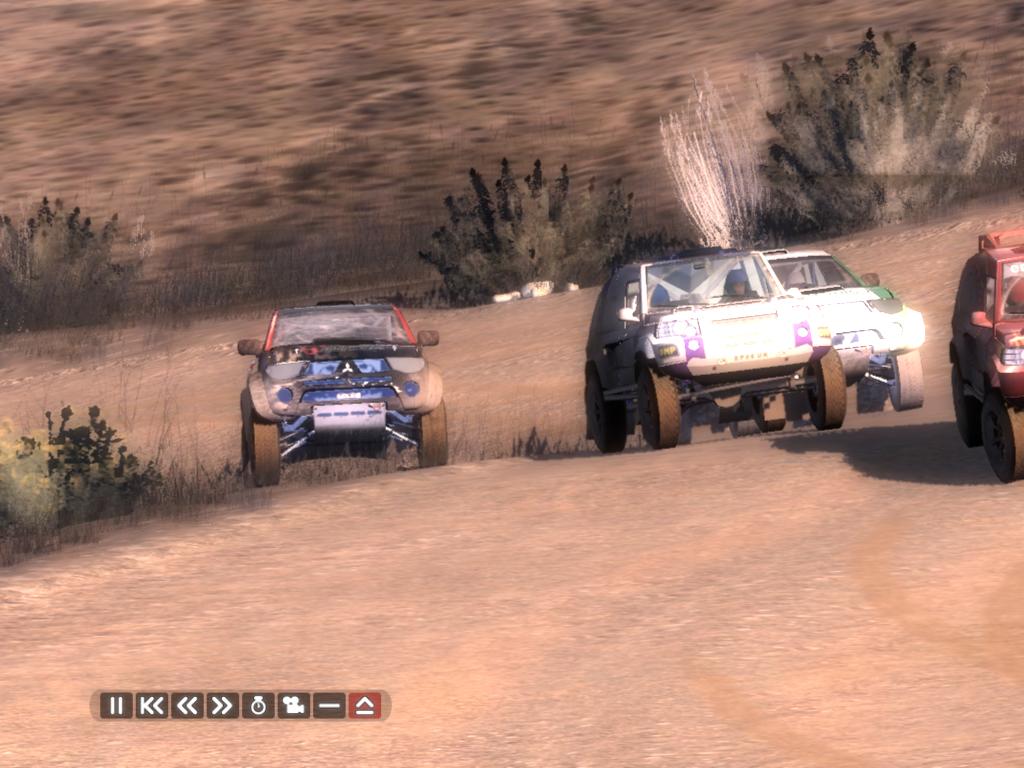The image size is (1024, 768).
Task: Hide the replay control bar
Action: point(329,705)
